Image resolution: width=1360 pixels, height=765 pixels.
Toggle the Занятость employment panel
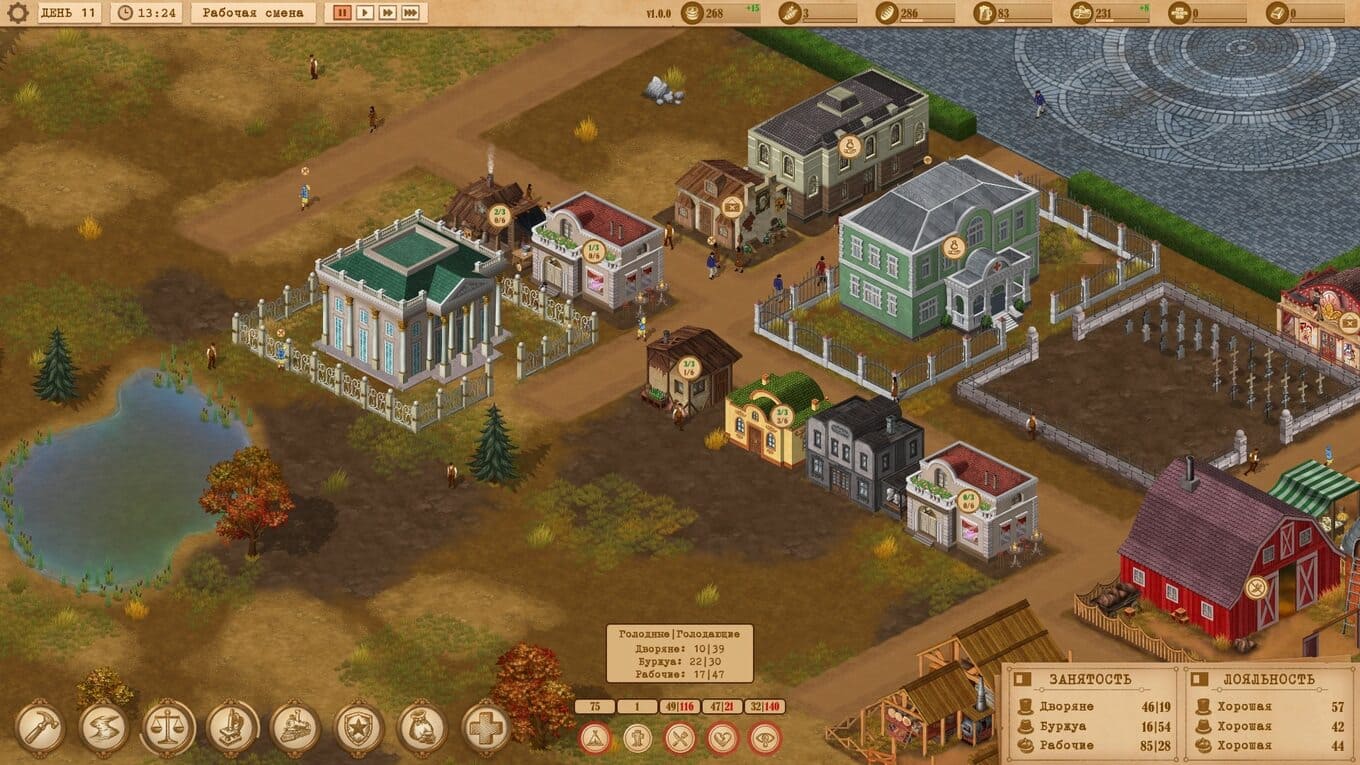pyautogui.click(x=1022, y=679)
